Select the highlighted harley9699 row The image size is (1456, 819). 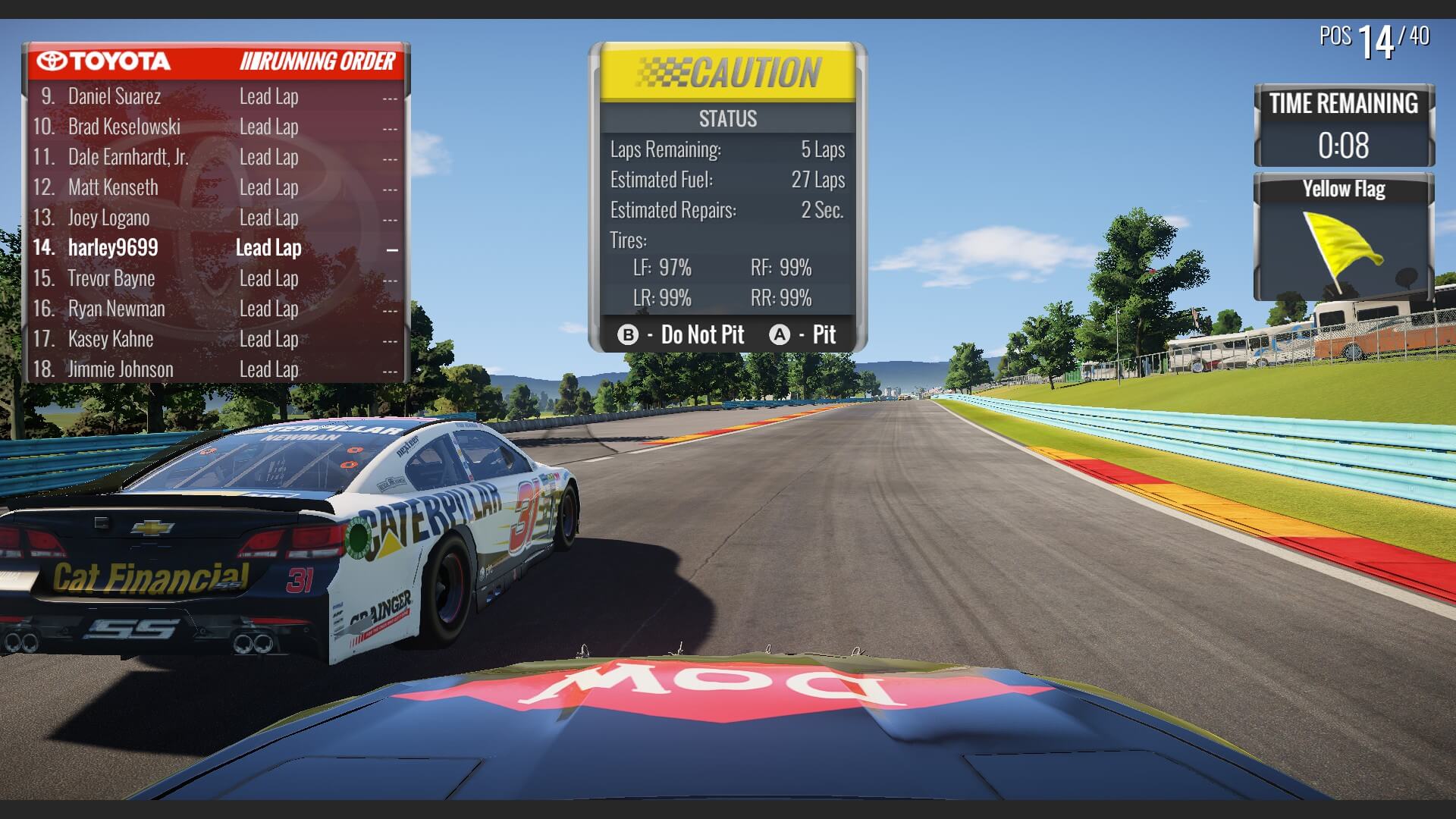[x=113, y=248]
